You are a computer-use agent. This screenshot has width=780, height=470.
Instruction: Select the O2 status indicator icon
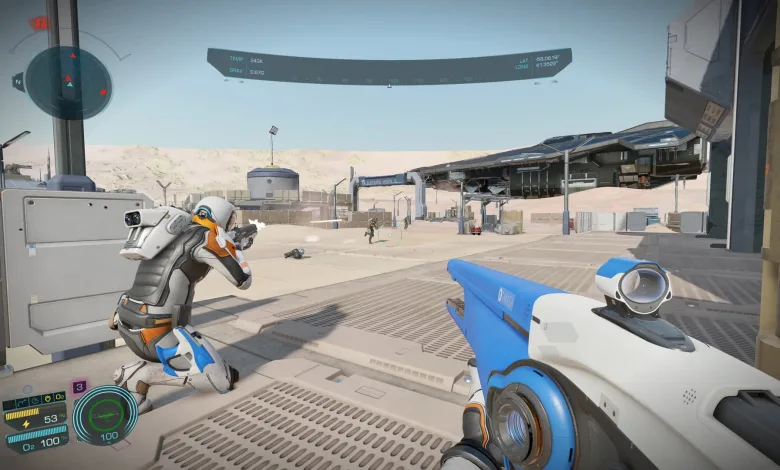point(59,395)
